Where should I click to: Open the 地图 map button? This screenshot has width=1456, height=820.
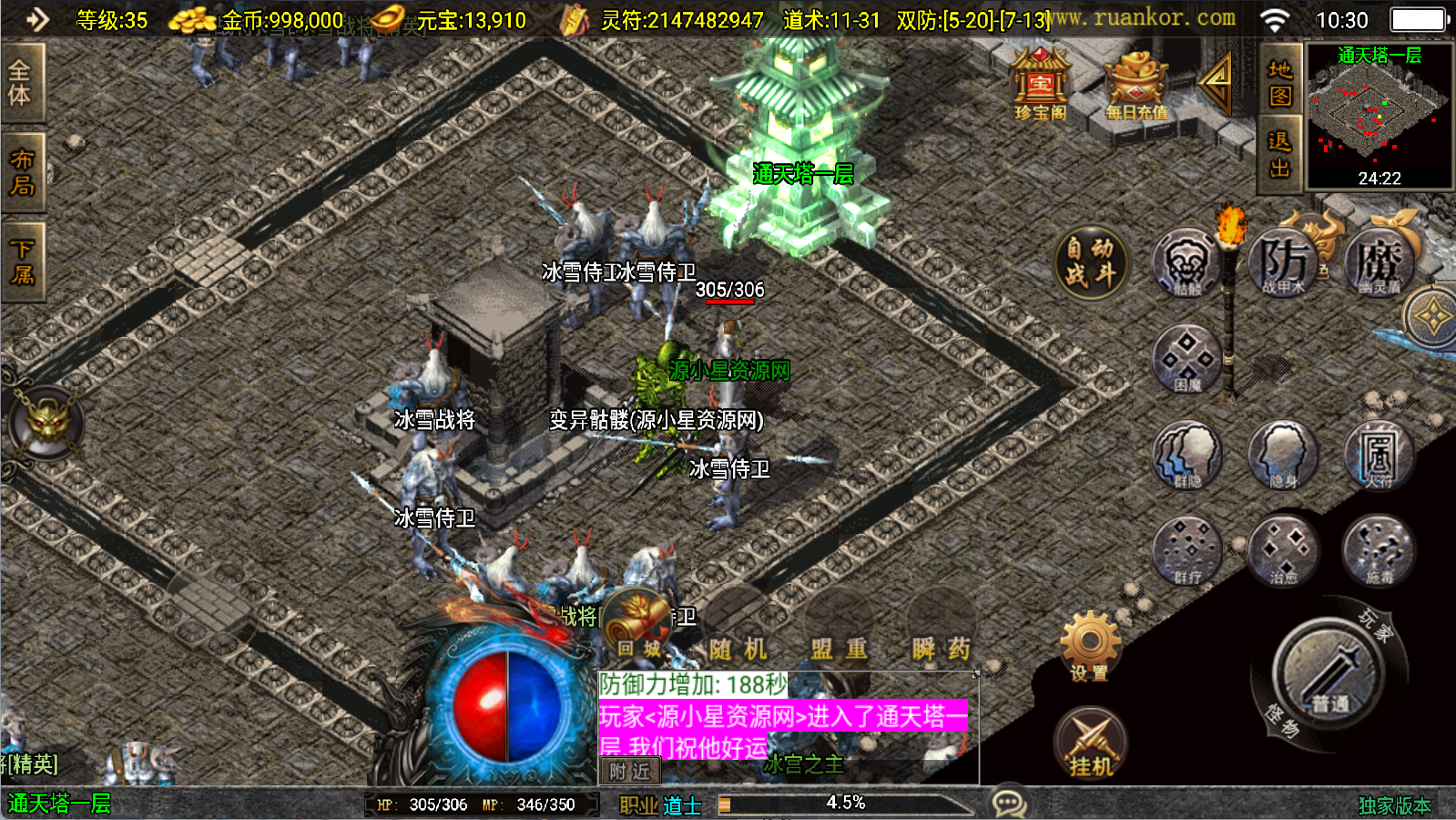[1279, 82]
